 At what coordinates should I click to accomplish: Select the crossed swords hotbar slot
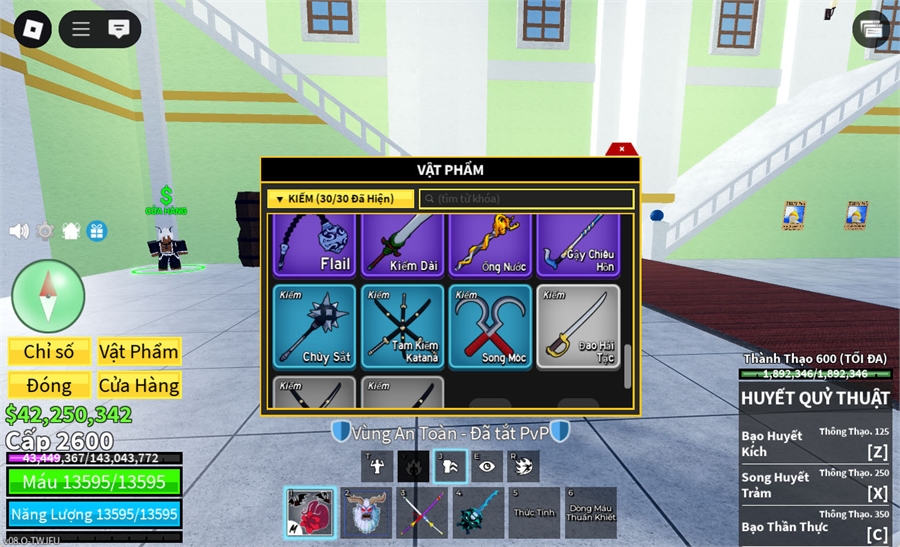(422, 513)
